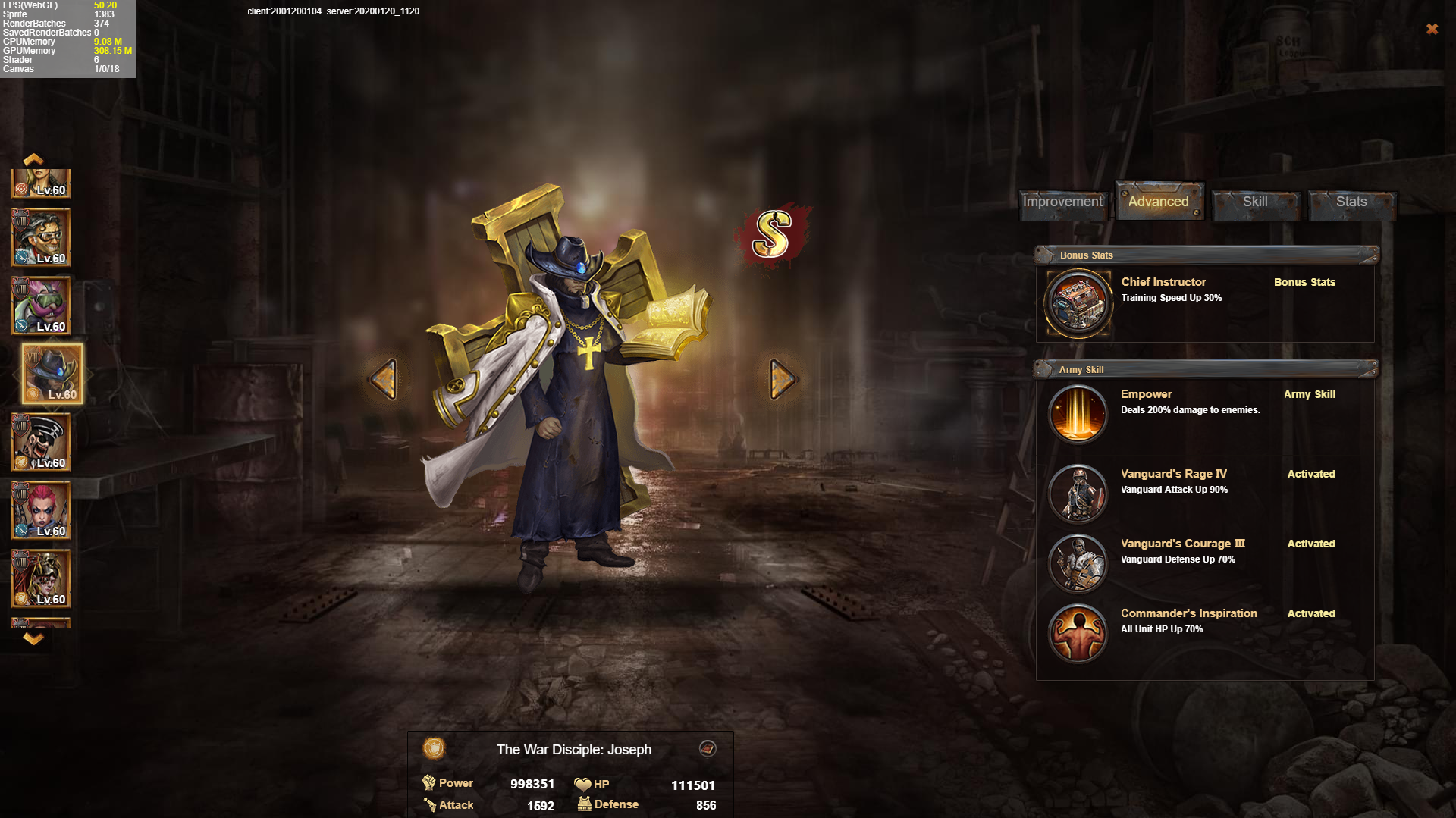Screen dimensions: 1456x818
Task: Select the pink-haired hero portrait
Action: point(41,511)
